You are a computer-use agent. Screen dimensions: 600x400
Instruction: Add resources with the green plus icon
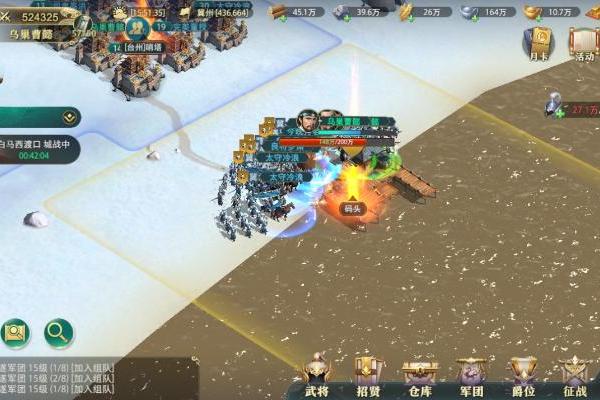click(559, 112)
